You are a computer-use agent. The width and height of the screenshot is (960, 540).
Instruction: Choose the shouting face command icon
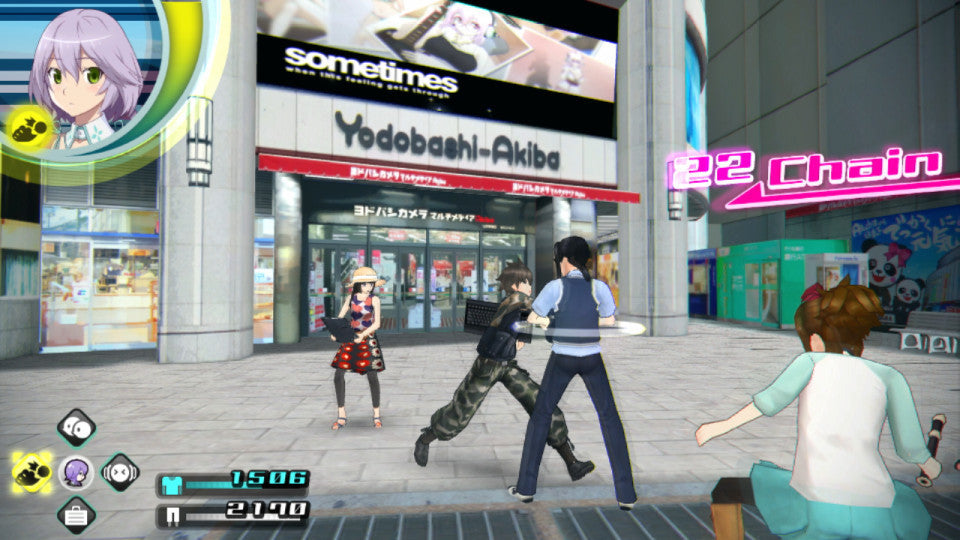click(120, 471)
